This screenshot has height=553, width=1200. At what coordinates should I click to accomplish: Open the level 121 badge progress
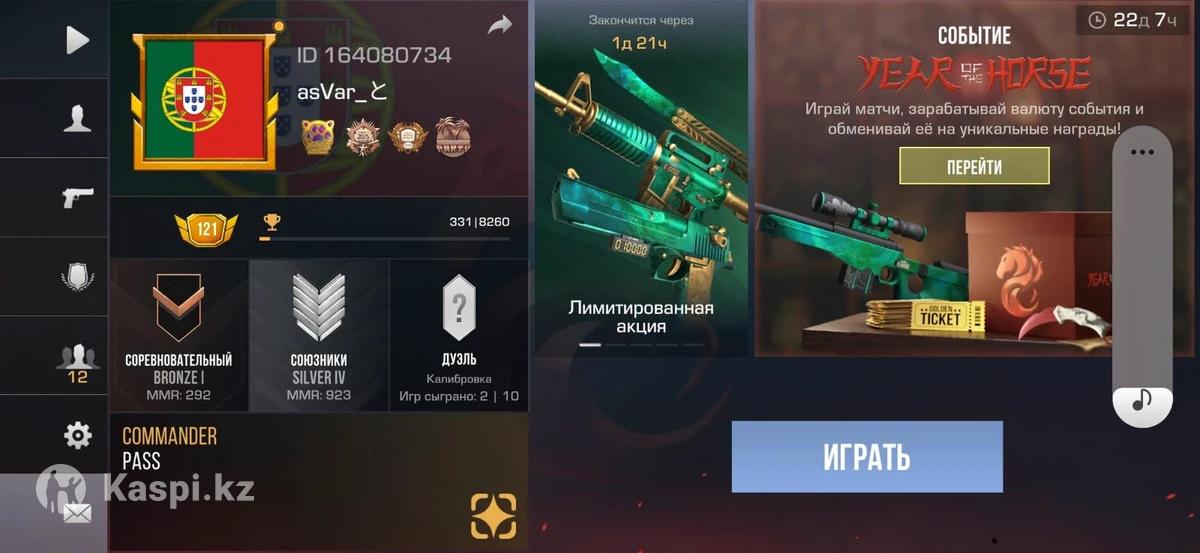tap(205, 229)
